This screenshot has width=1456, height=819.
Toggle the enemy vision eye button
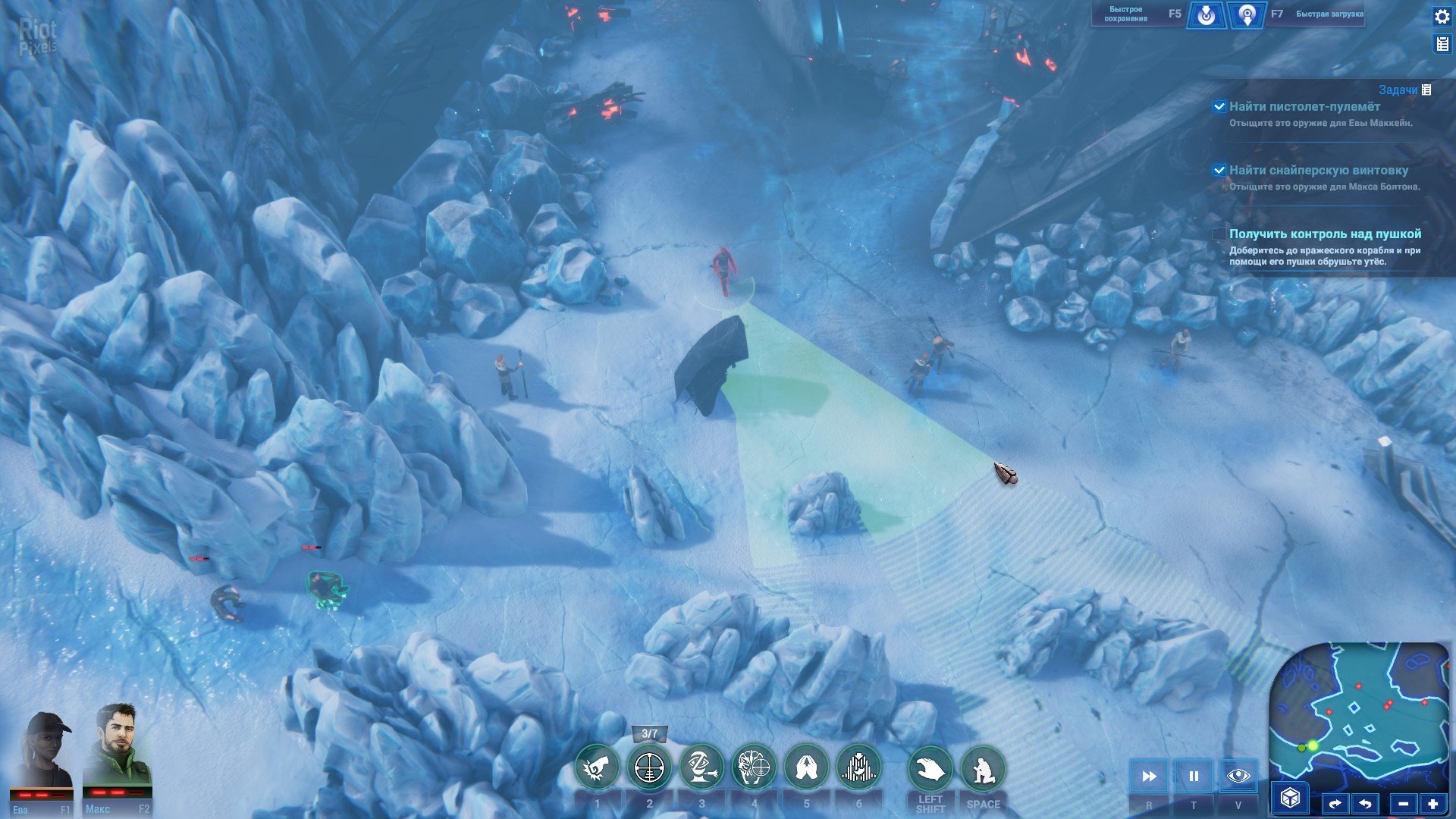(1238, 776)
